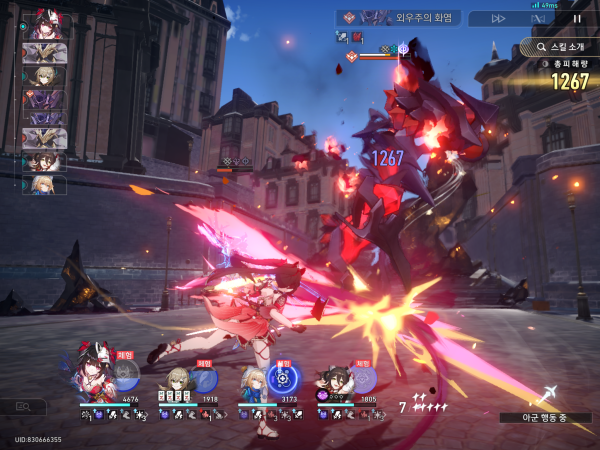Choose the blonde blue-clad party portrait
This screenshot has width=600, height=450.
[x=249, y=380]
